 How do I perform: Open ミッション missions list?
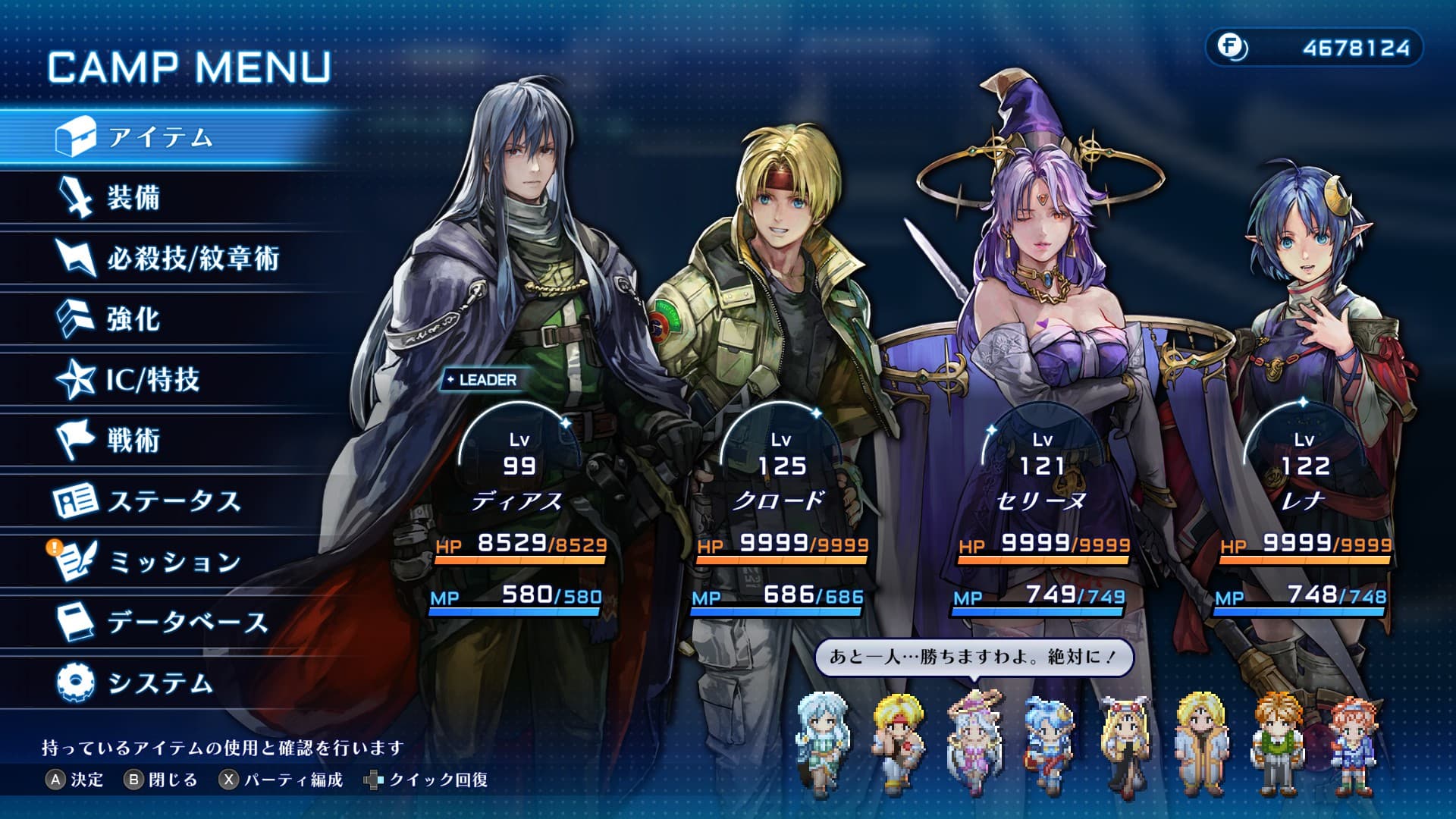point(174,562)
